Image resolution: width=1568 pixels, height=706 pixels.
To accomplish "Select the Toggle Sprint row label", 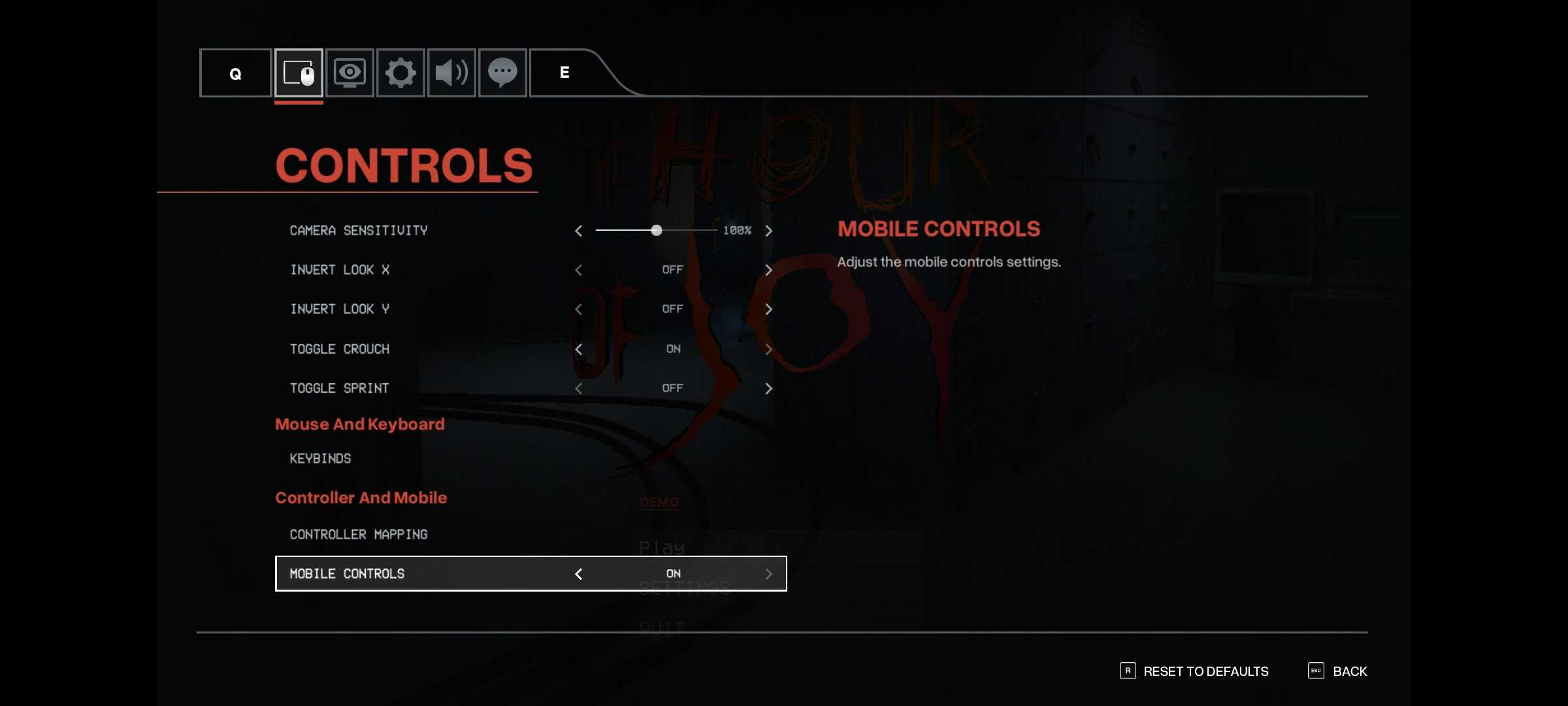I will coord(339,388).
